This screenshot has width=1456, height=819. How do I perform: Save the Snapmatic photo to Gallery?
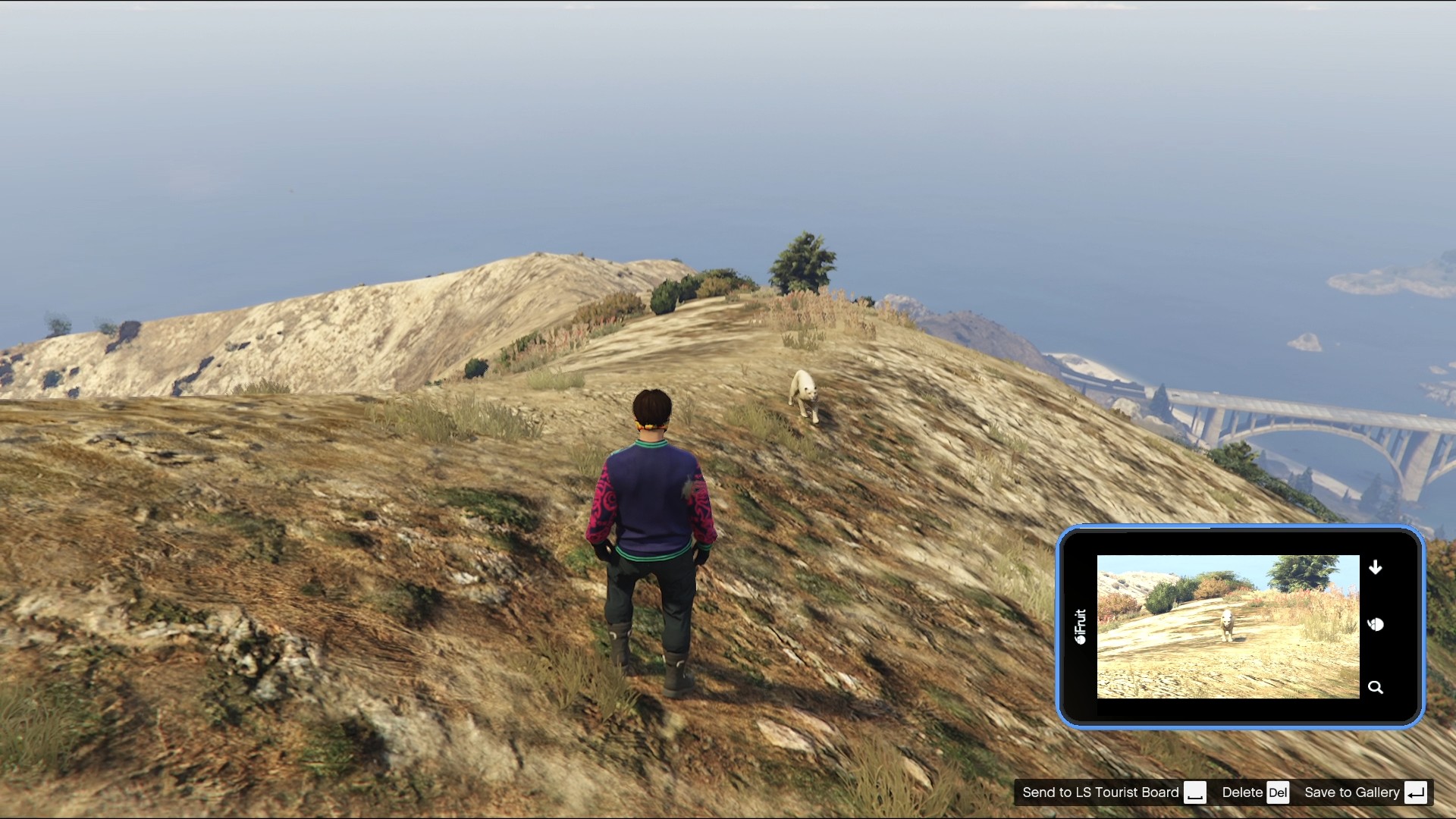(x=1354, y=792)
